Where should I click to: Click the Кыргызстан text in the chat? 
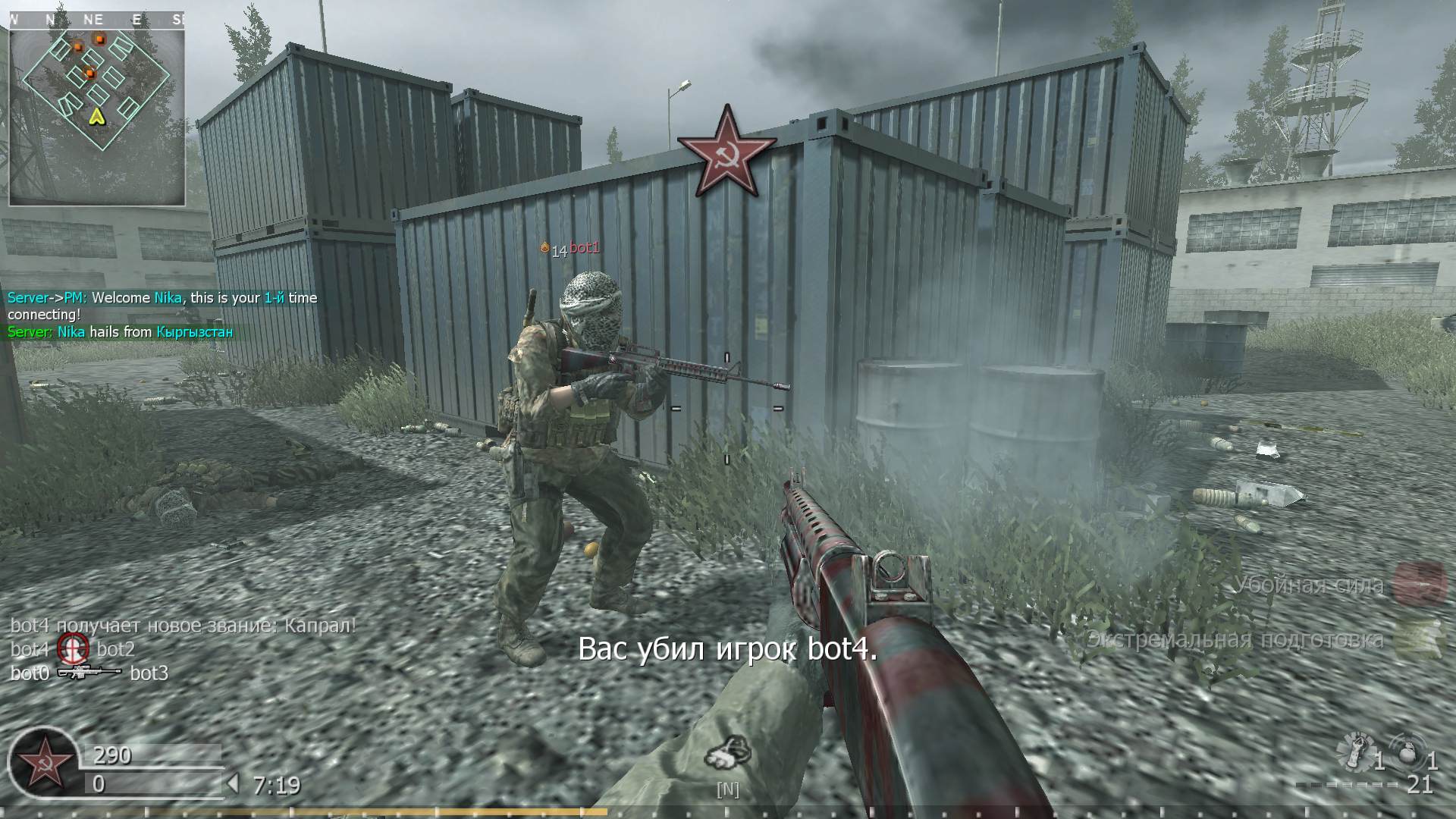(193, 331)
